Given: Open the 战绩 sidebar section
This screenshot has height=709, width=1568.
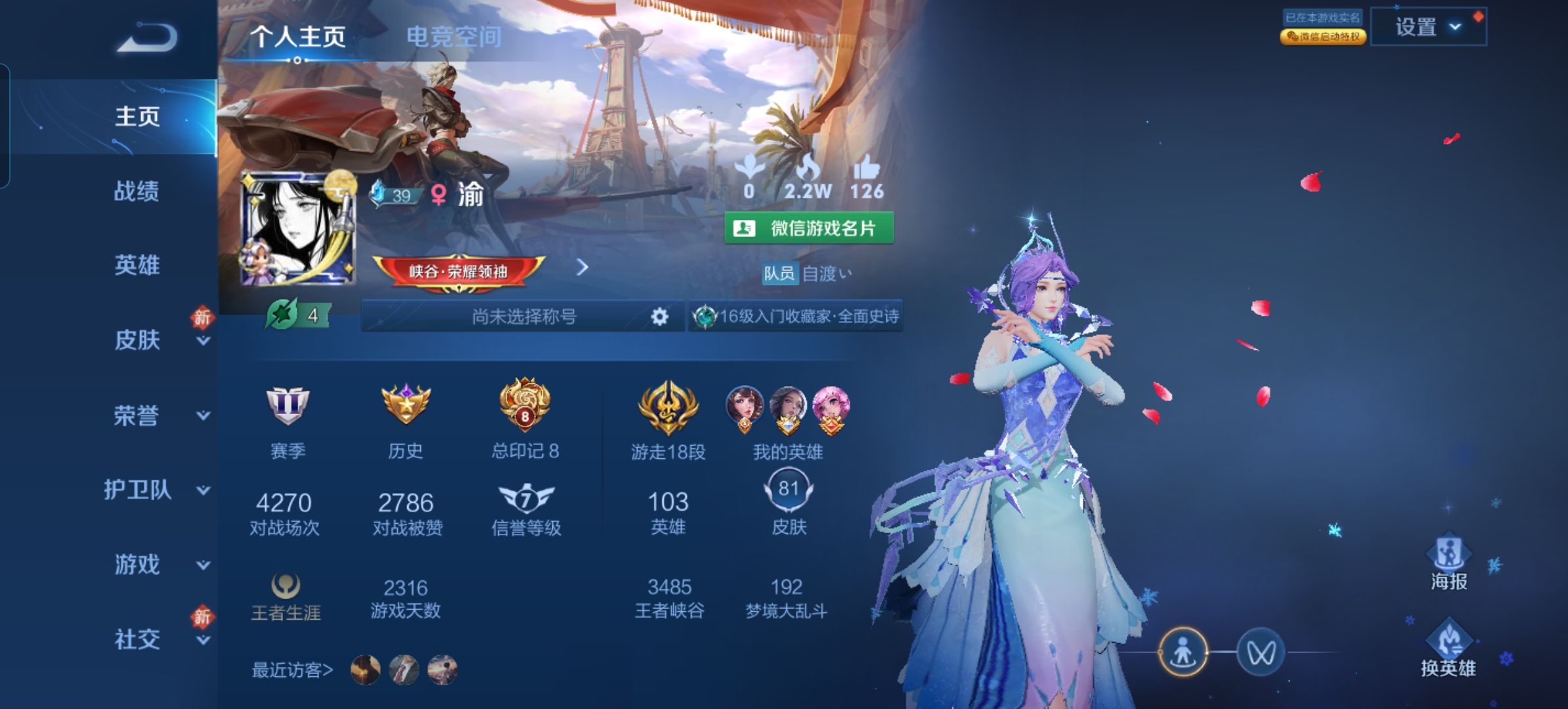Looking at the screenshot, I should [137, 191].
